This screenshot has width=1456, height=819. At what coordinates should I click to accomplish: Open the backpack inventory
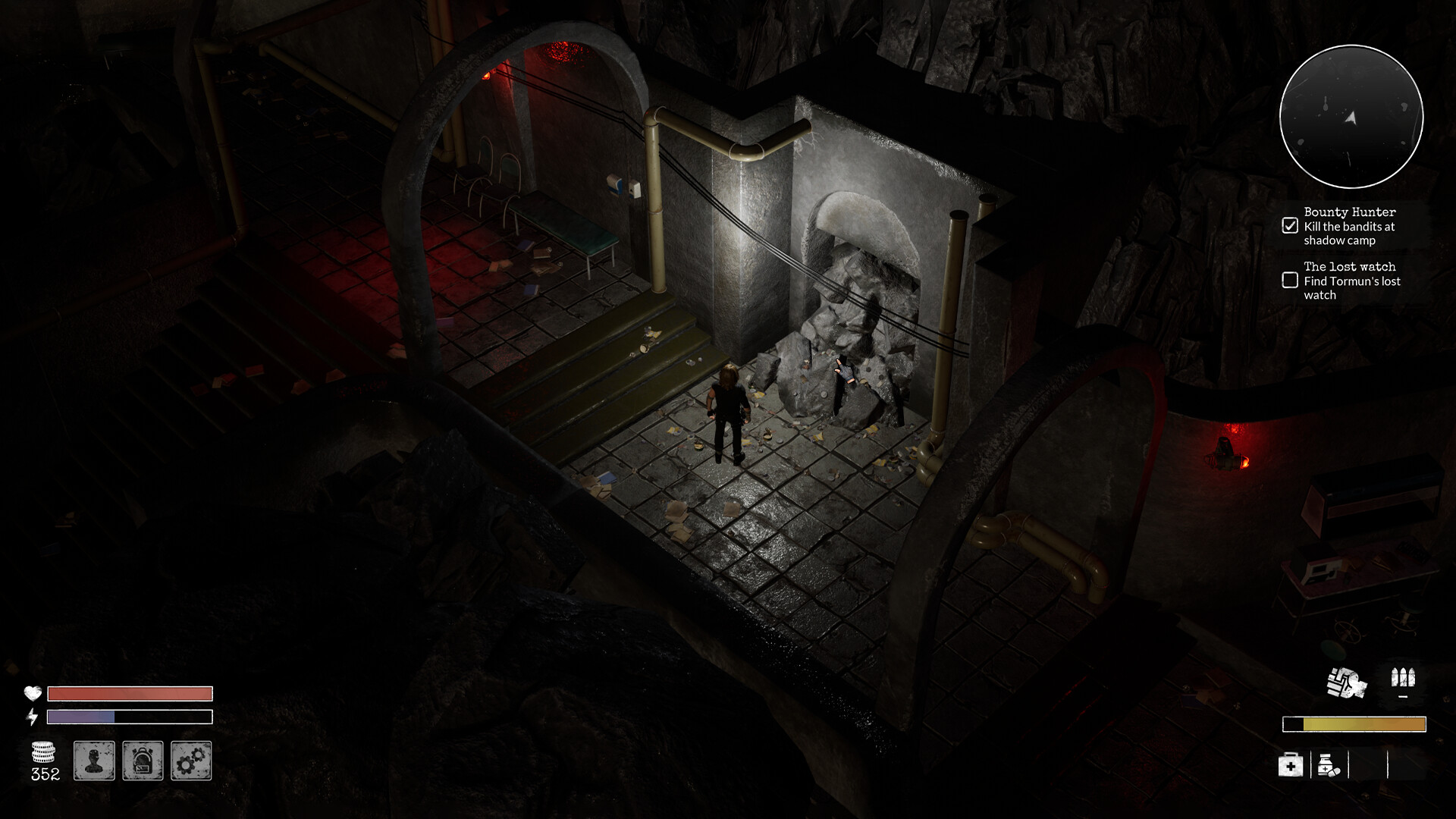143,761
